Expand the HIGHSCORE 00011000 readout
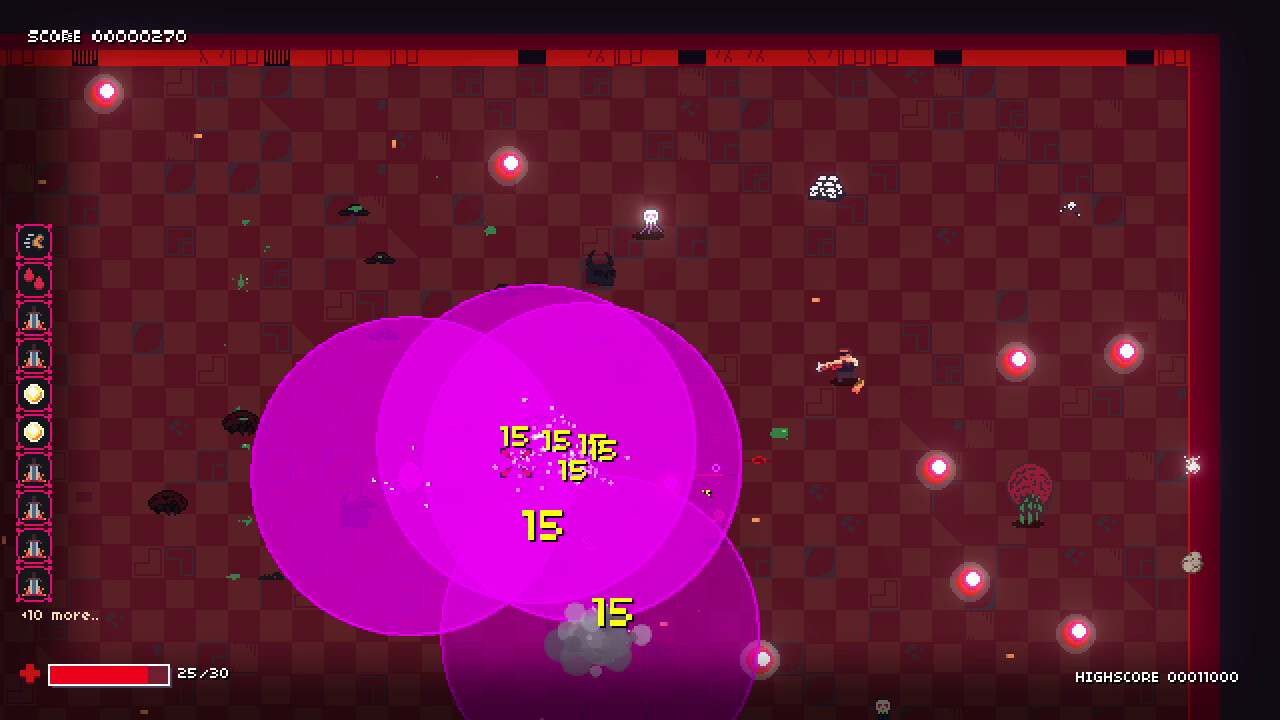 [1158, 677]
